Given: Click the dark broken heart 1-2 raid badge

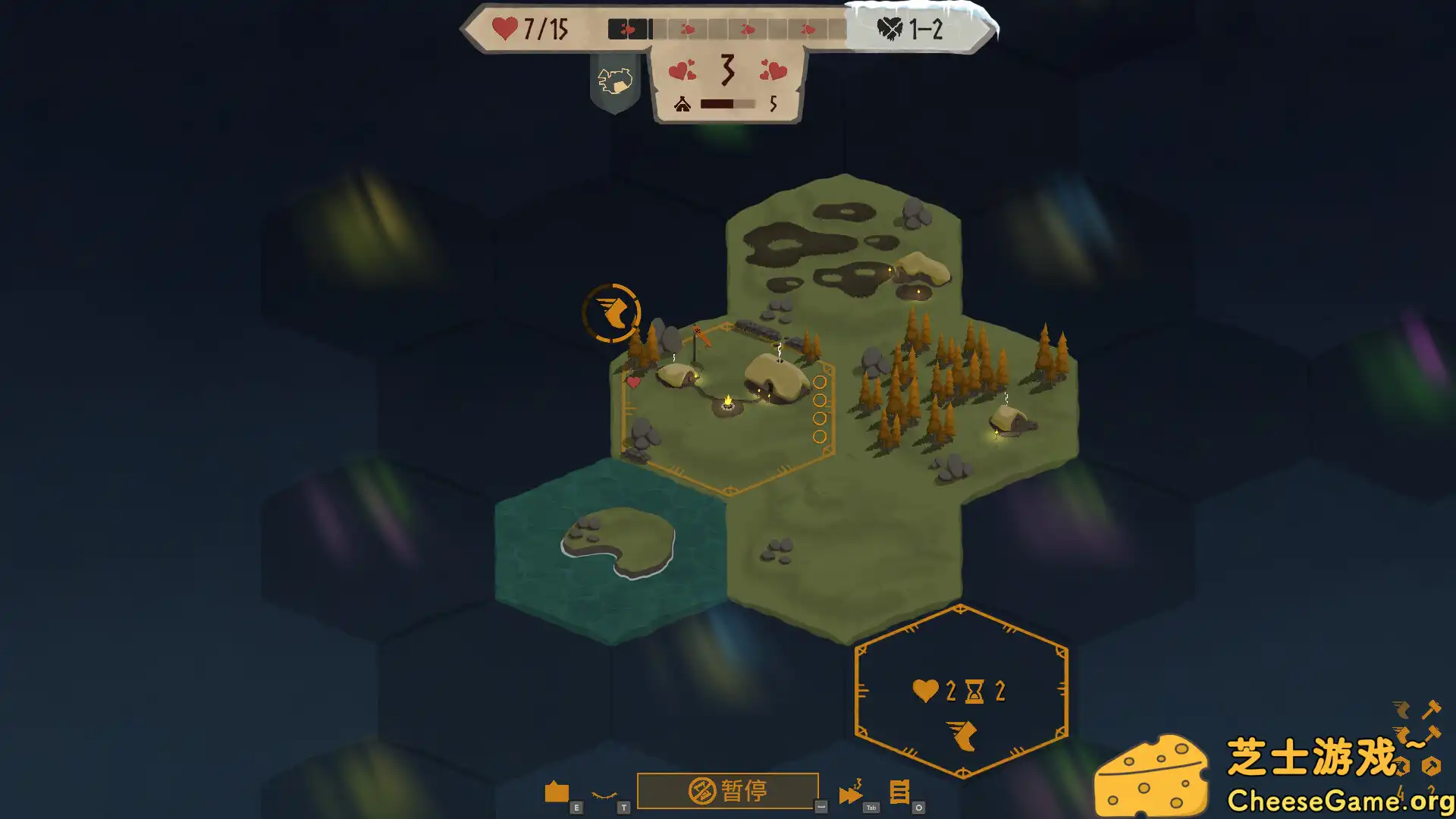Looking at the screenshot, I should click(889, 29).
